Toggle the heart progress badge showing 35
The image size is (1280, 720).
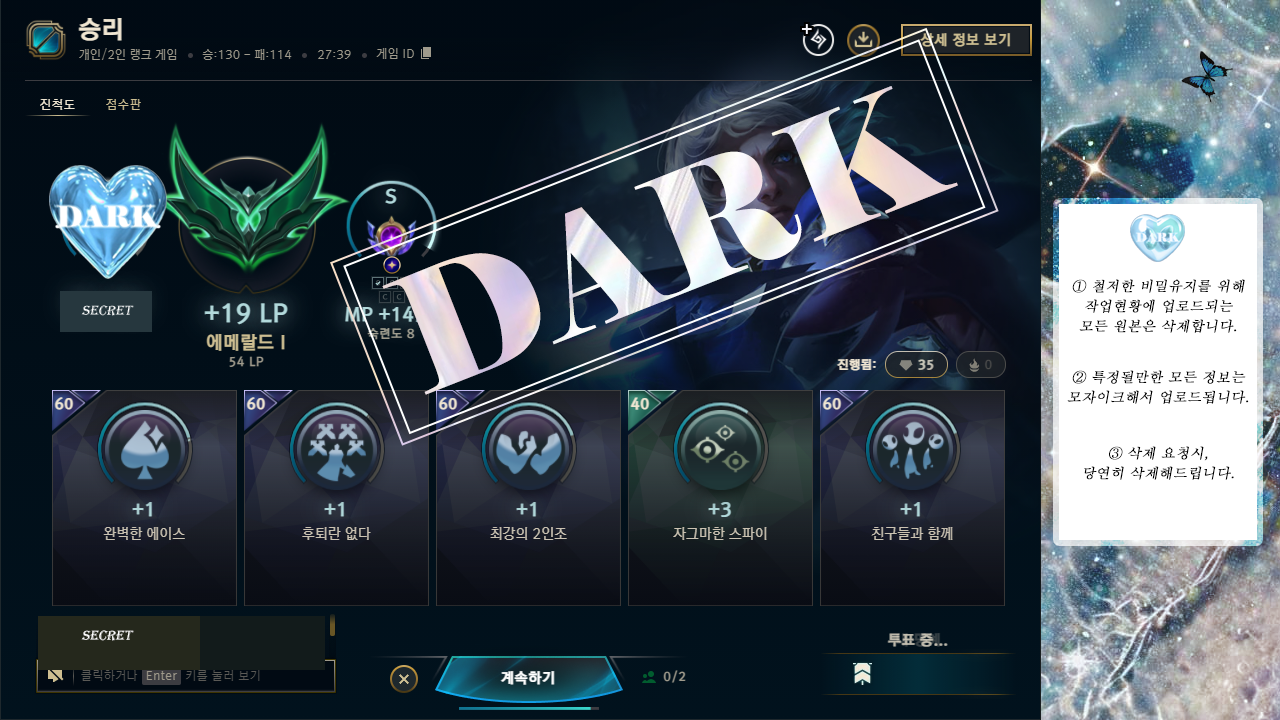click(x=916, y=364)
